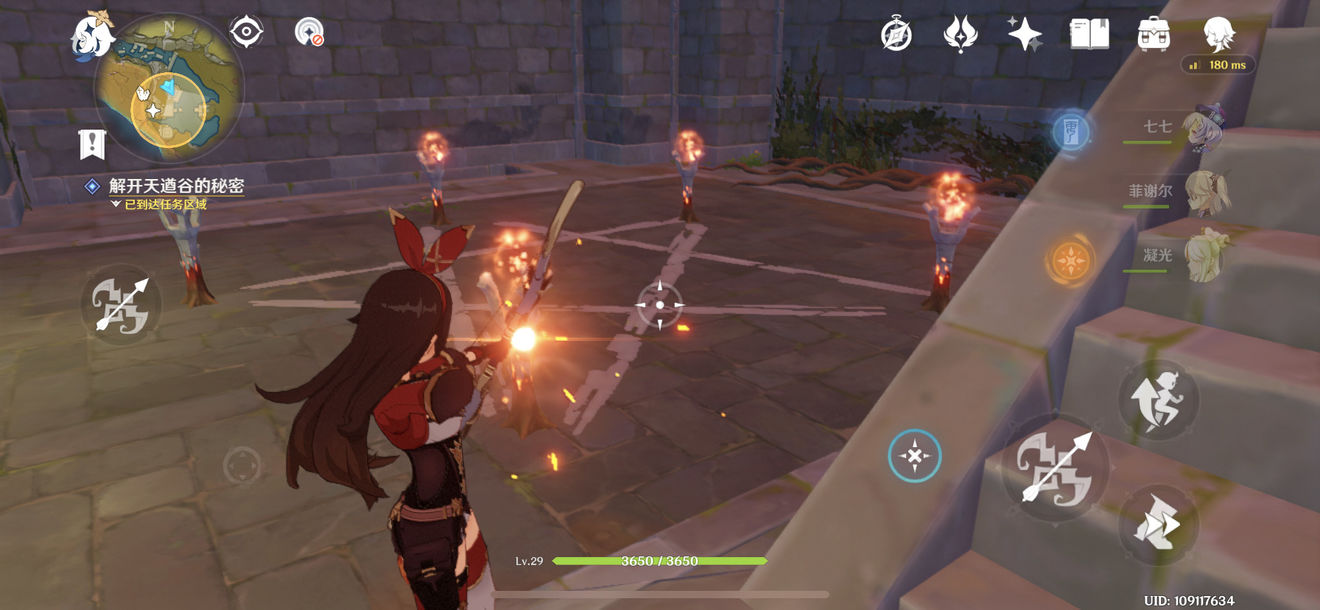1320x610 pixels.
Task: Fire with the large bow attack button
Action: [x=1055, y=468]
